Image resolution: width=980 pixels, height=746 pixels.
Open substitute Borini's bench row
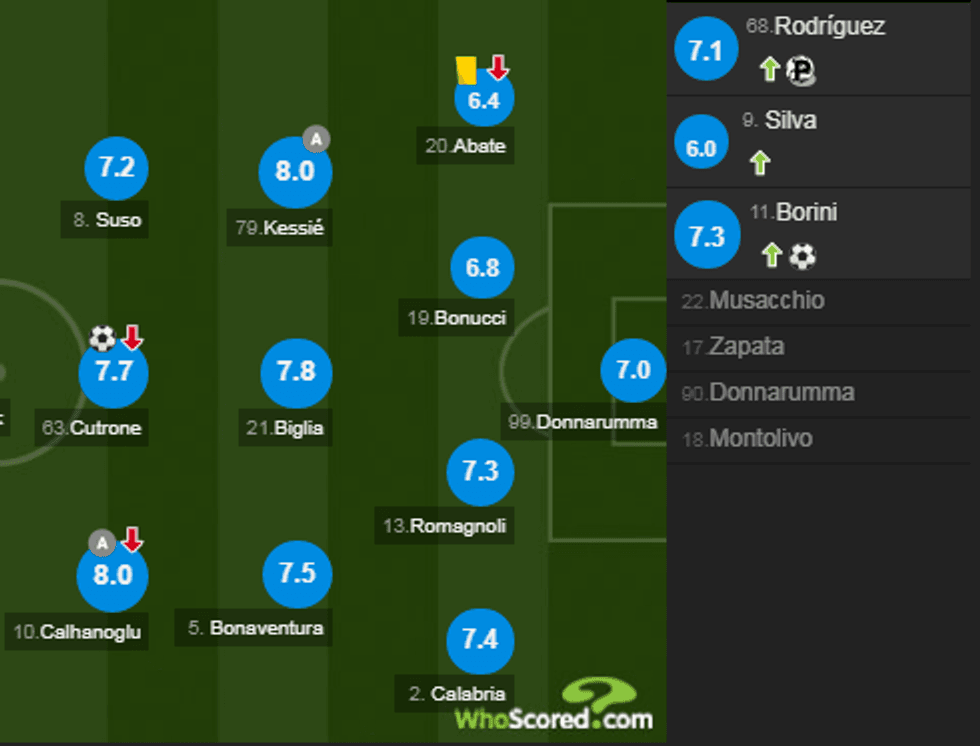pyautogui.click(x=823, y=234)
